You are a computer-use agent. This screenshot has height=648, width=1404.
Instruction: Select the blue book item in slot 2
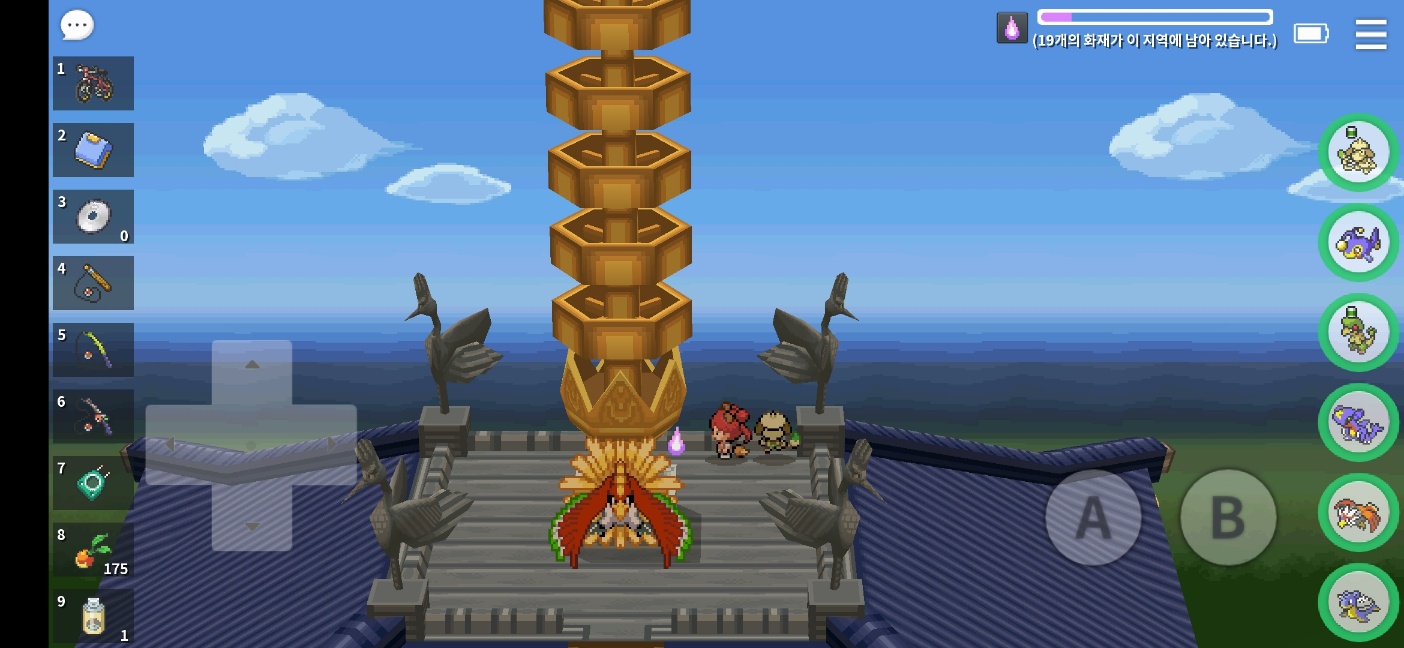pyautogui.click(x=94, y=150)
